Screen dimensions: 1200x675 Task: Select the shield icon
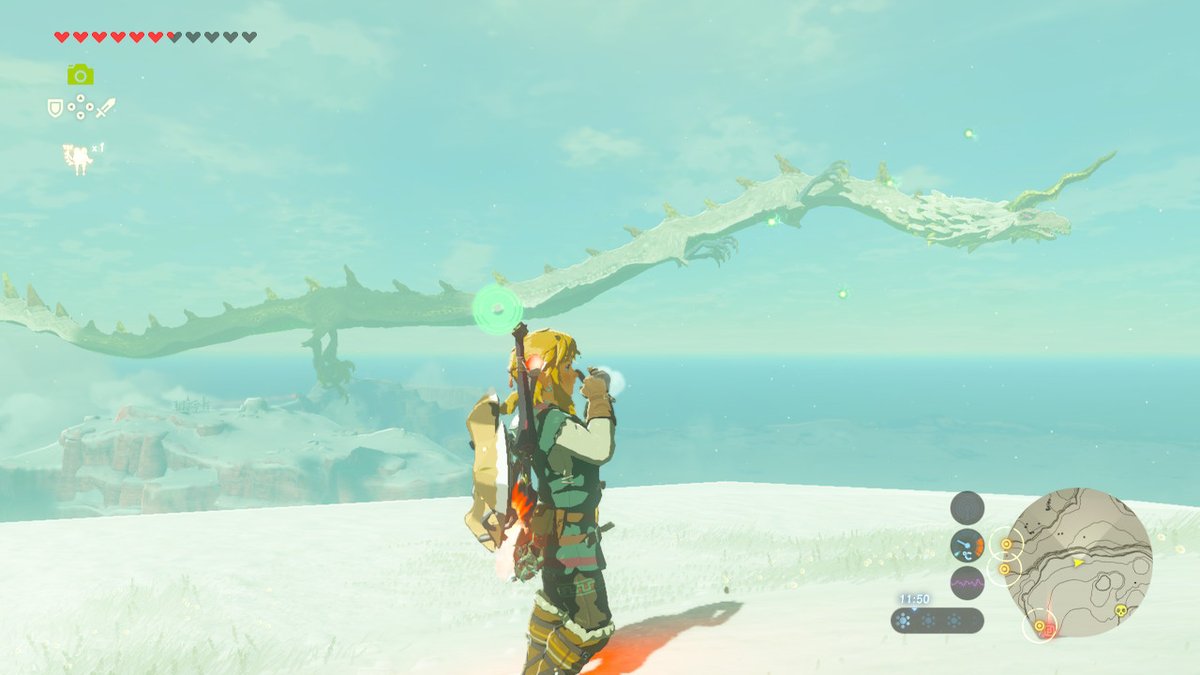pos(56,107)
